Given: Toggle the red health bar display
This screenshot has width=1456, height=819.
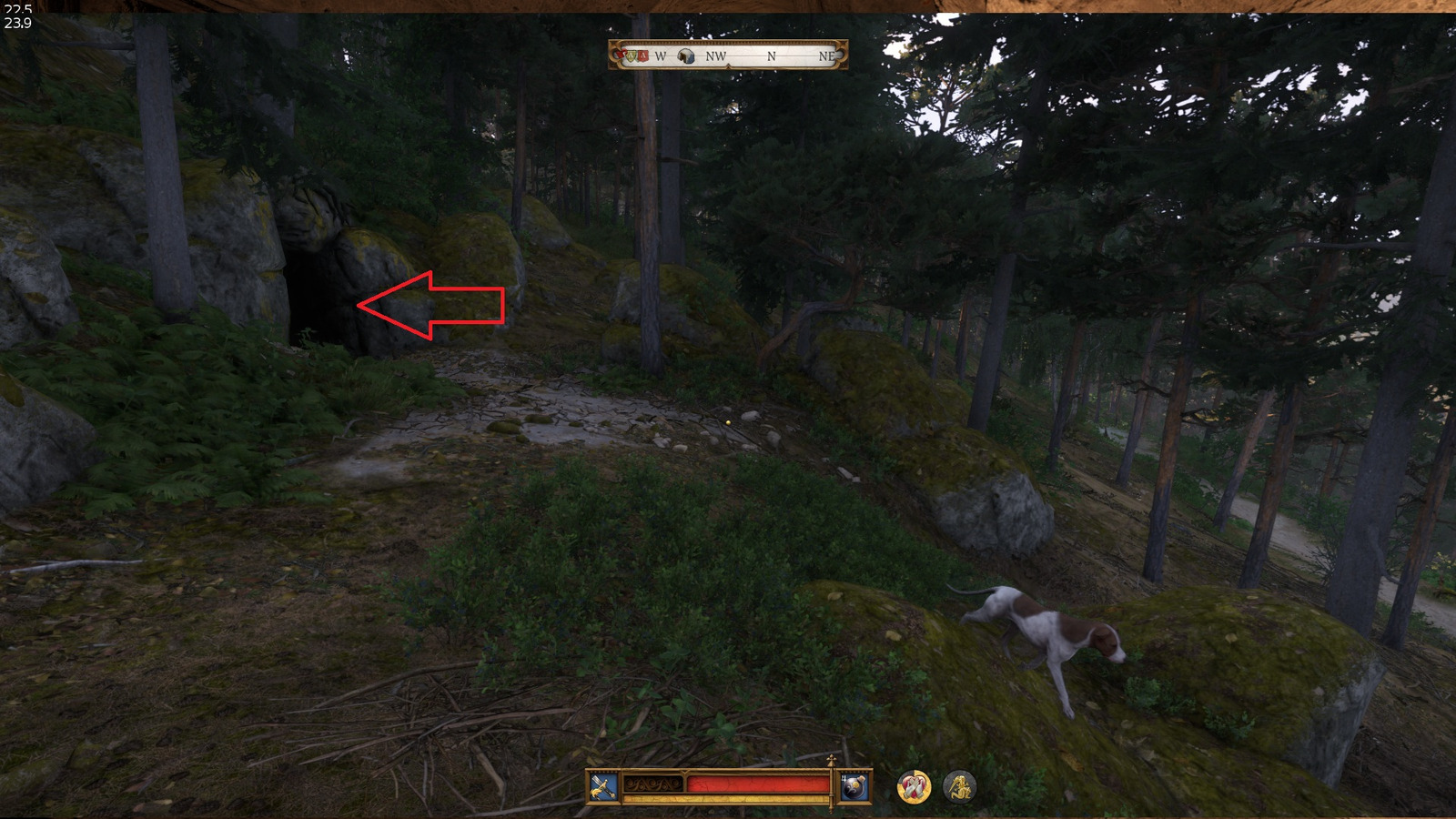Looking at the screenshot, I should tap(757, 783).
